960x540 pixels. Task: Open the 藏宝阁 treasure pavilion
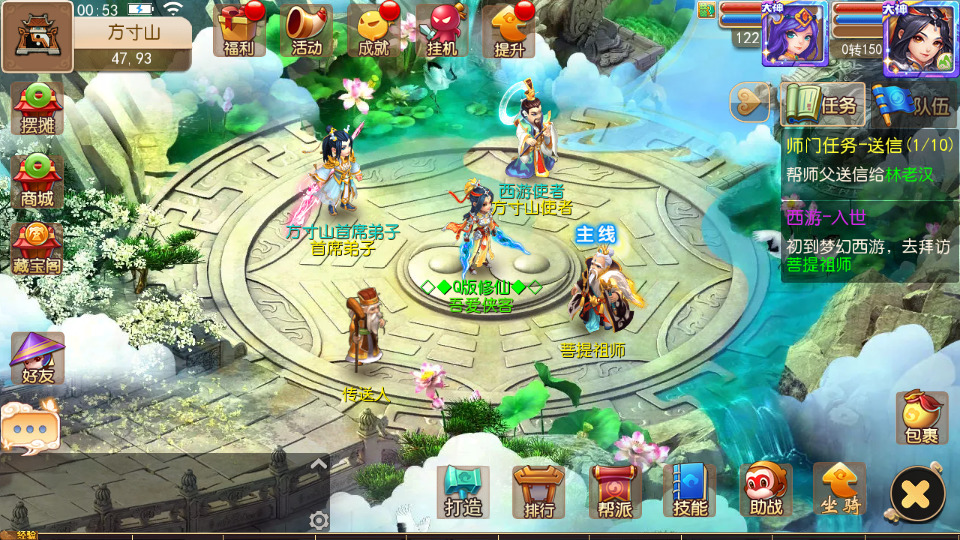pyautogui.click(x=37, y=251)
